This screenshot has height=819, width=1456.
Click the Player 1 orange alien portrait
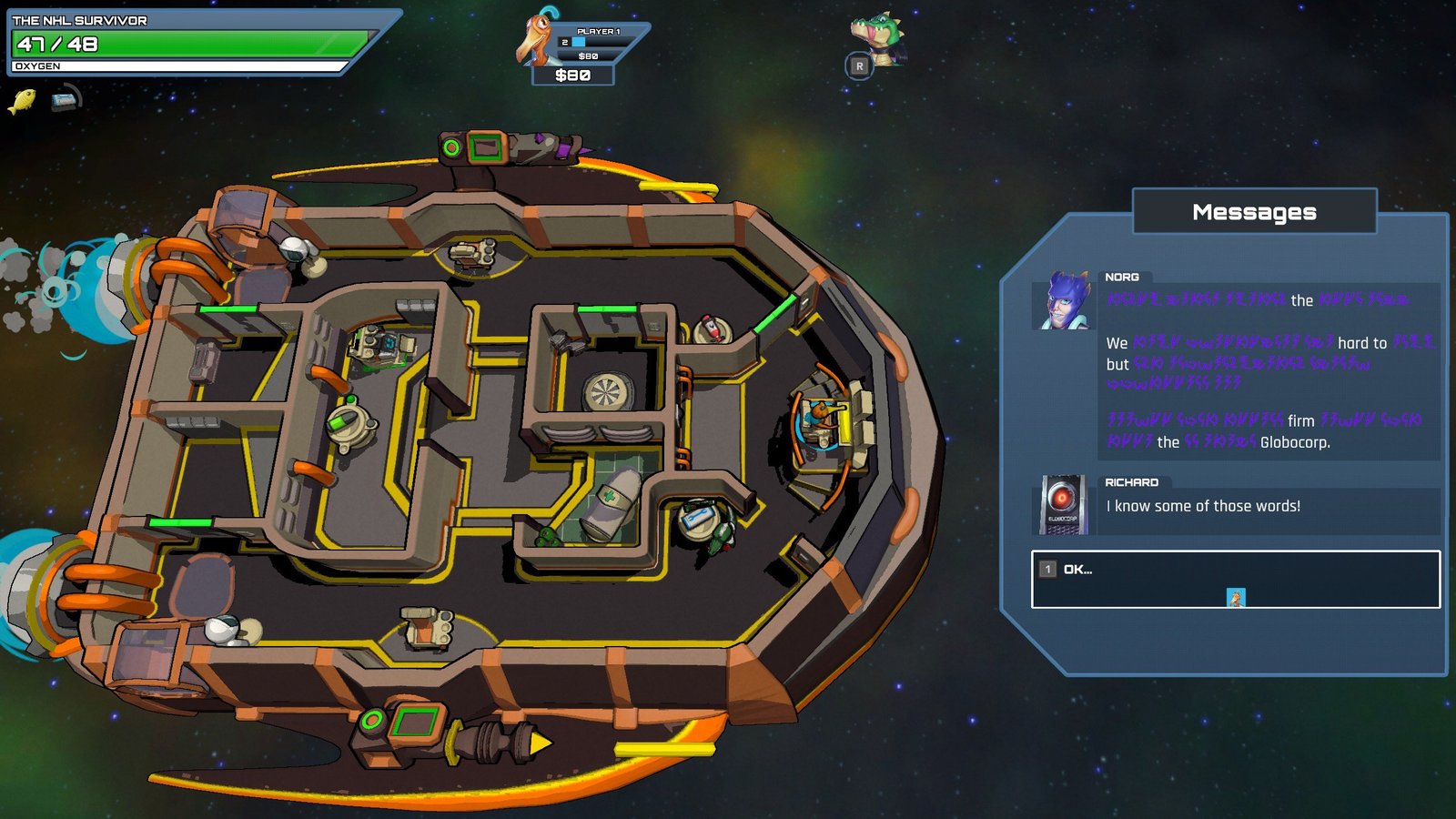[x=535, y=38]
